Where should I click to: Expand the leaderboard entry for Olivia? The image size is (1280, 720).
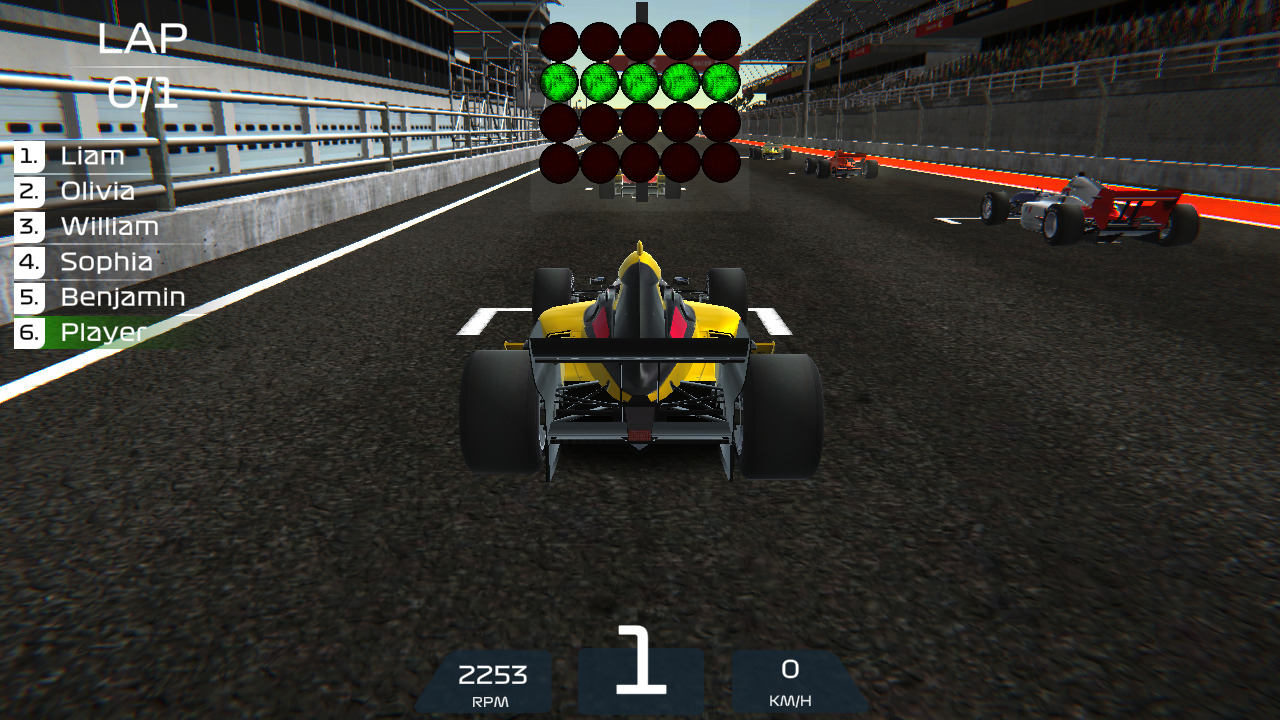(97, 191)
